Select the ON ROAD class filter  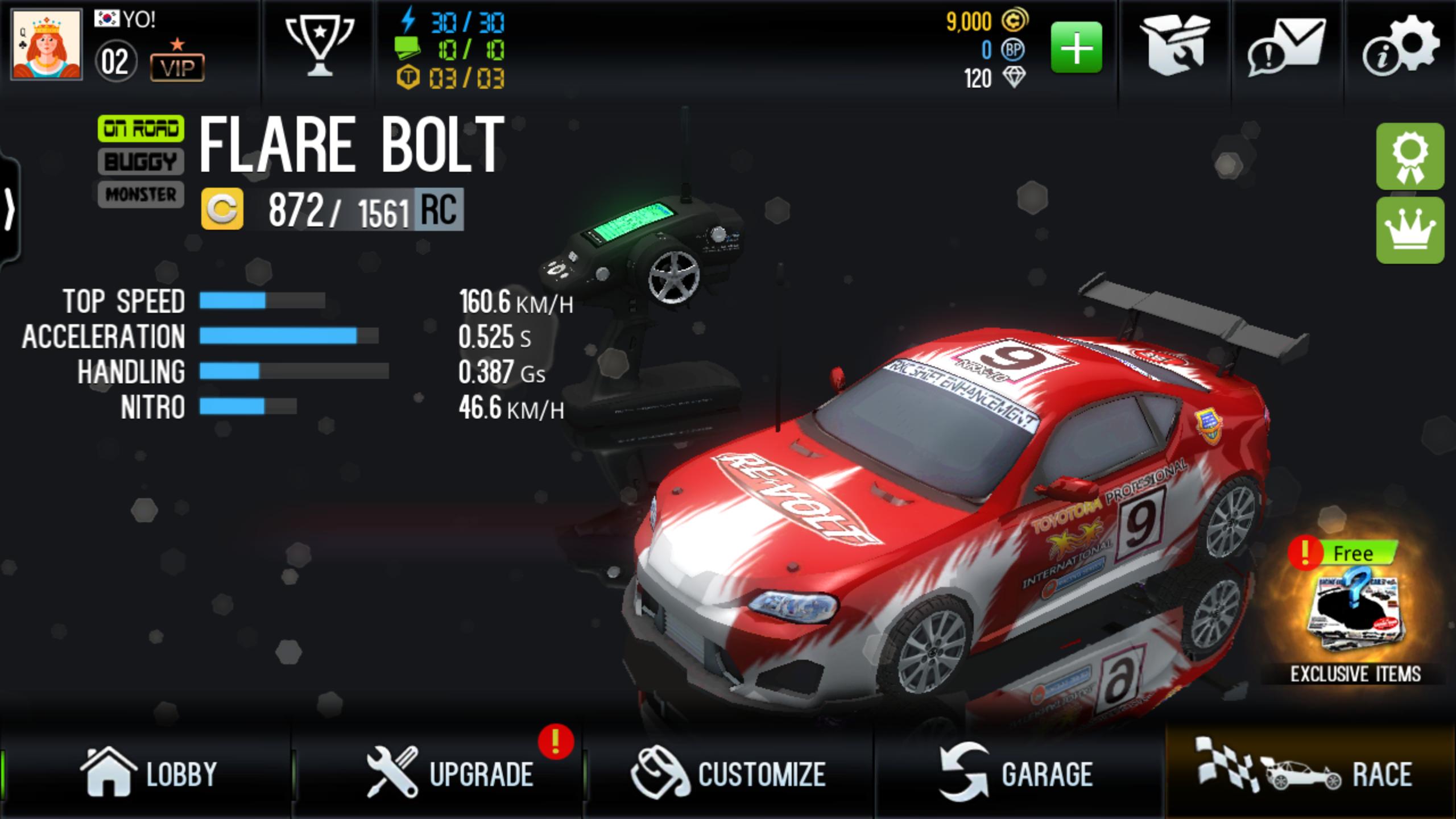tap(140, 127)
